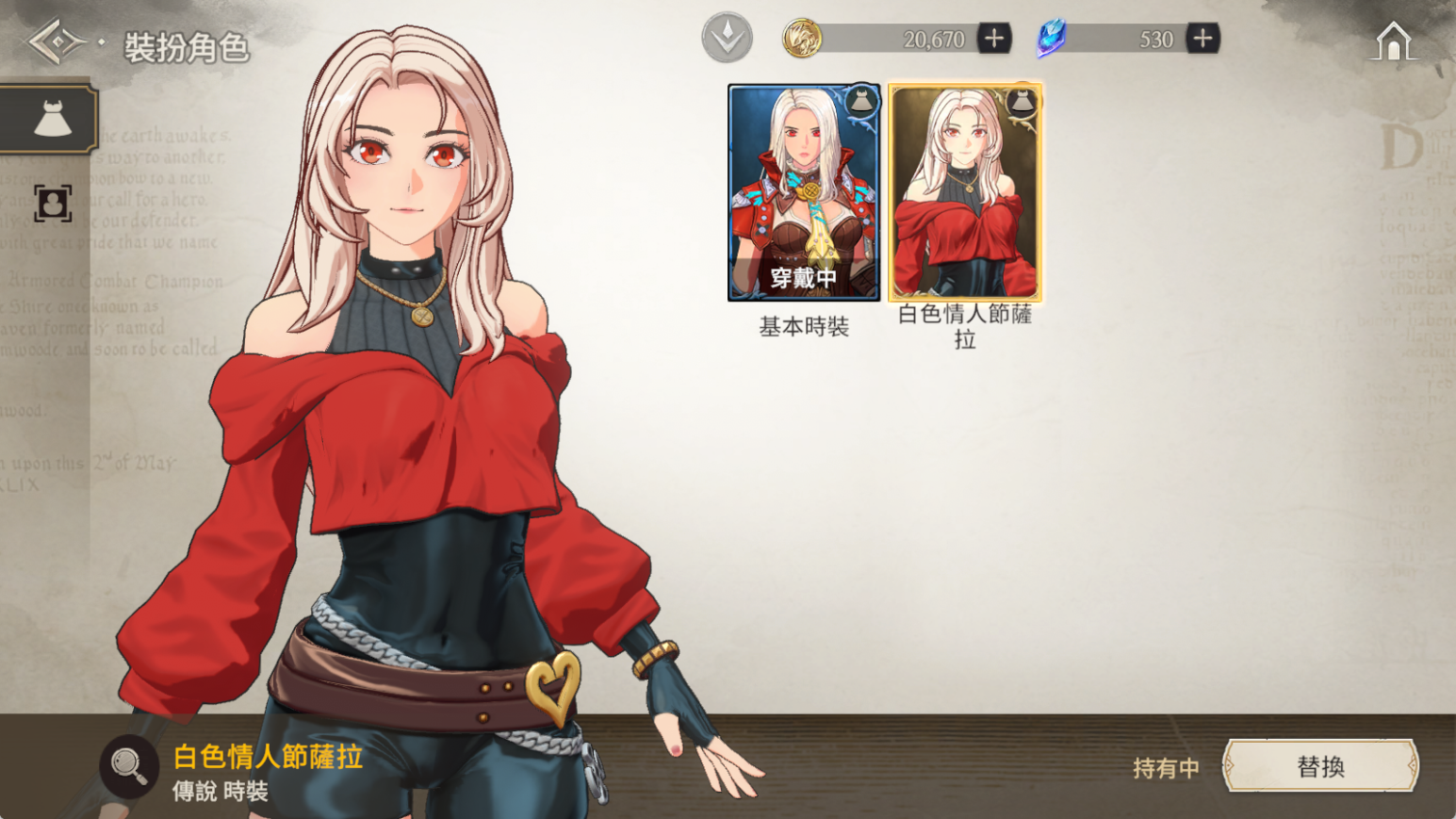Open the dress costume tab
Screen dimensions: 1456x819
pyautogui.click(x=51, y=120)
